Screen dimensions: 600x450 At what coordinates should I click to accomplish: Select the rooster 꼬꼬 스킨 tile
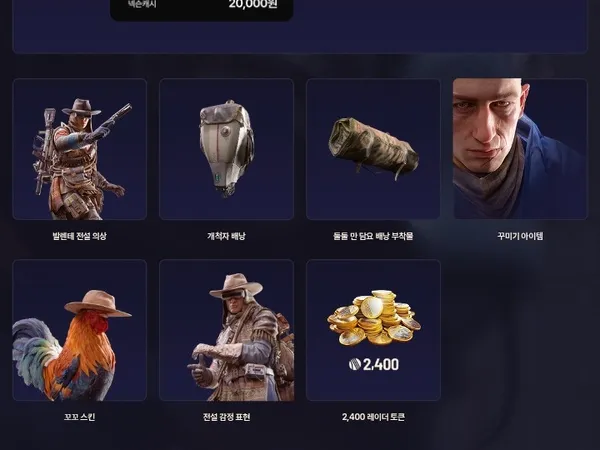(x=79, y=330)
